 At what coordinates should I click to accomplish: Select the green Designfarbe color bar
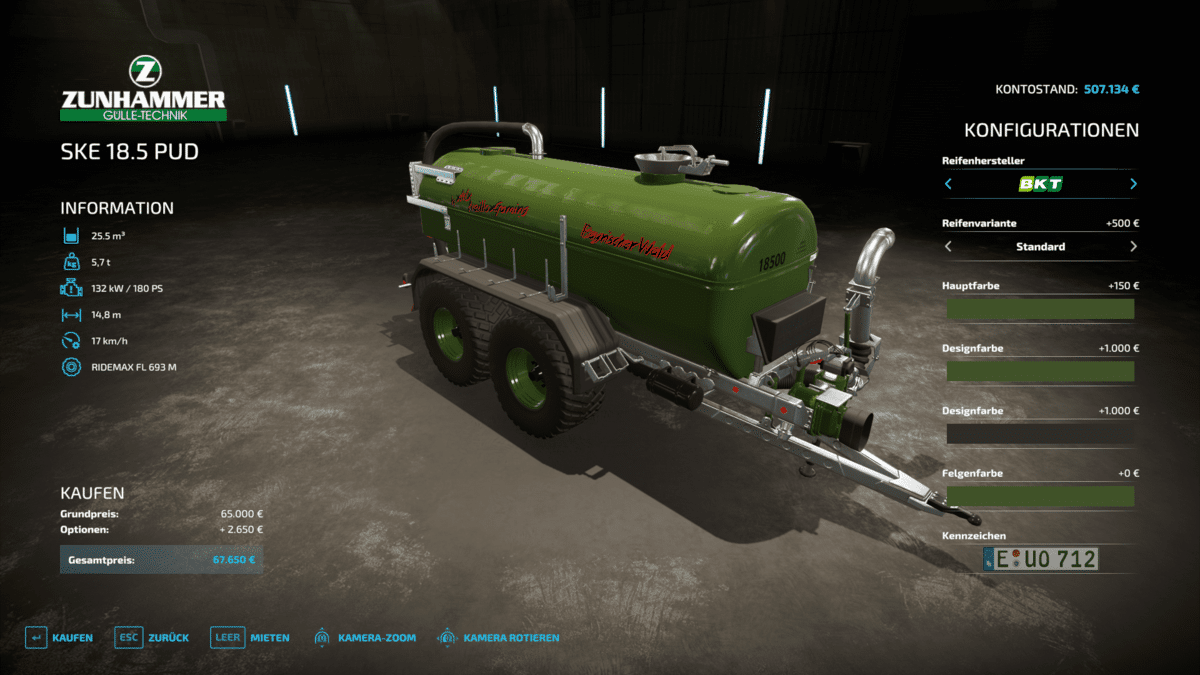[x=1040, y=371]
